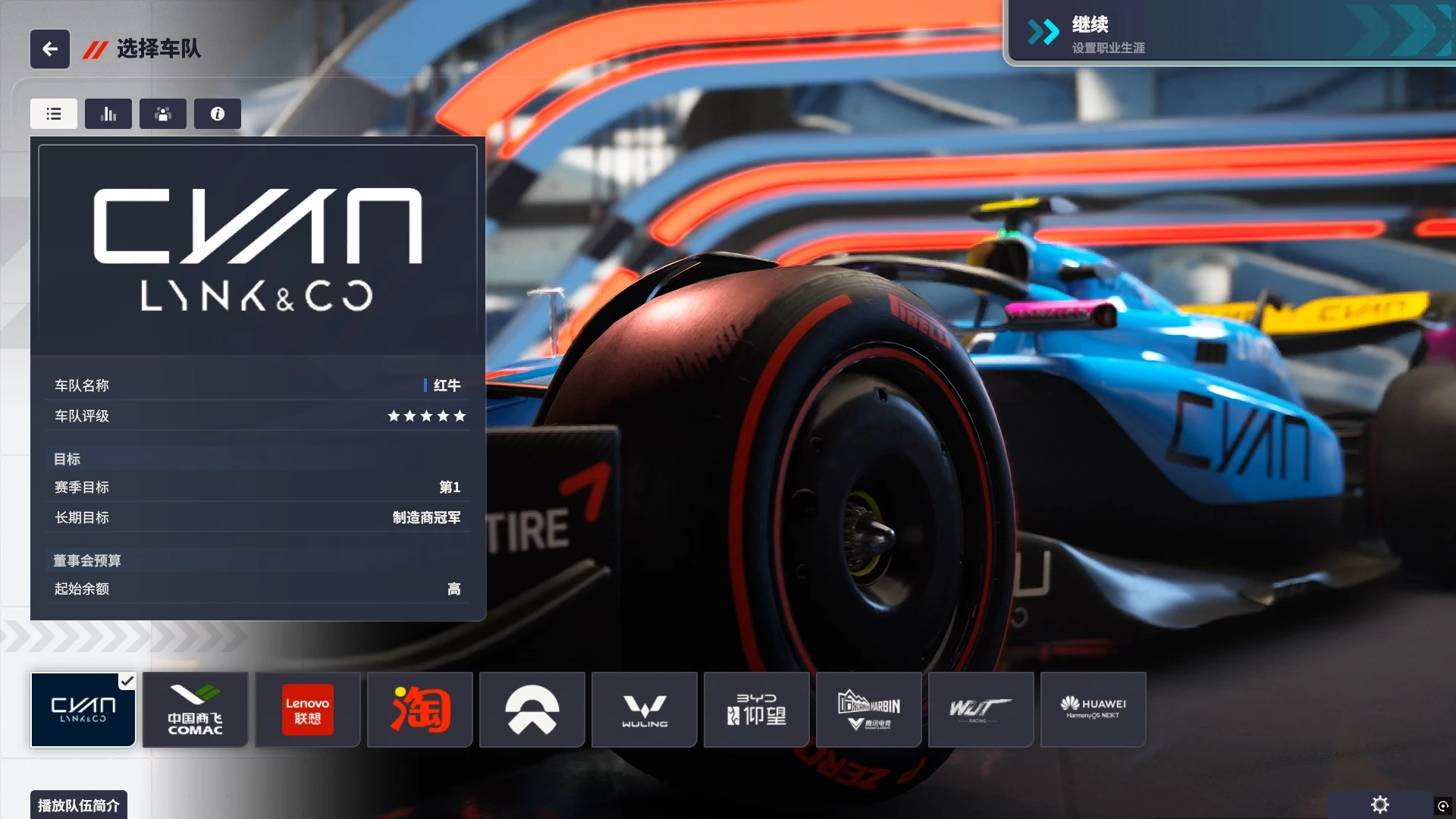The width and height of the screenshot is (1456, 819).
Task: Select the Taobao team tile
Action: [420, 710]
